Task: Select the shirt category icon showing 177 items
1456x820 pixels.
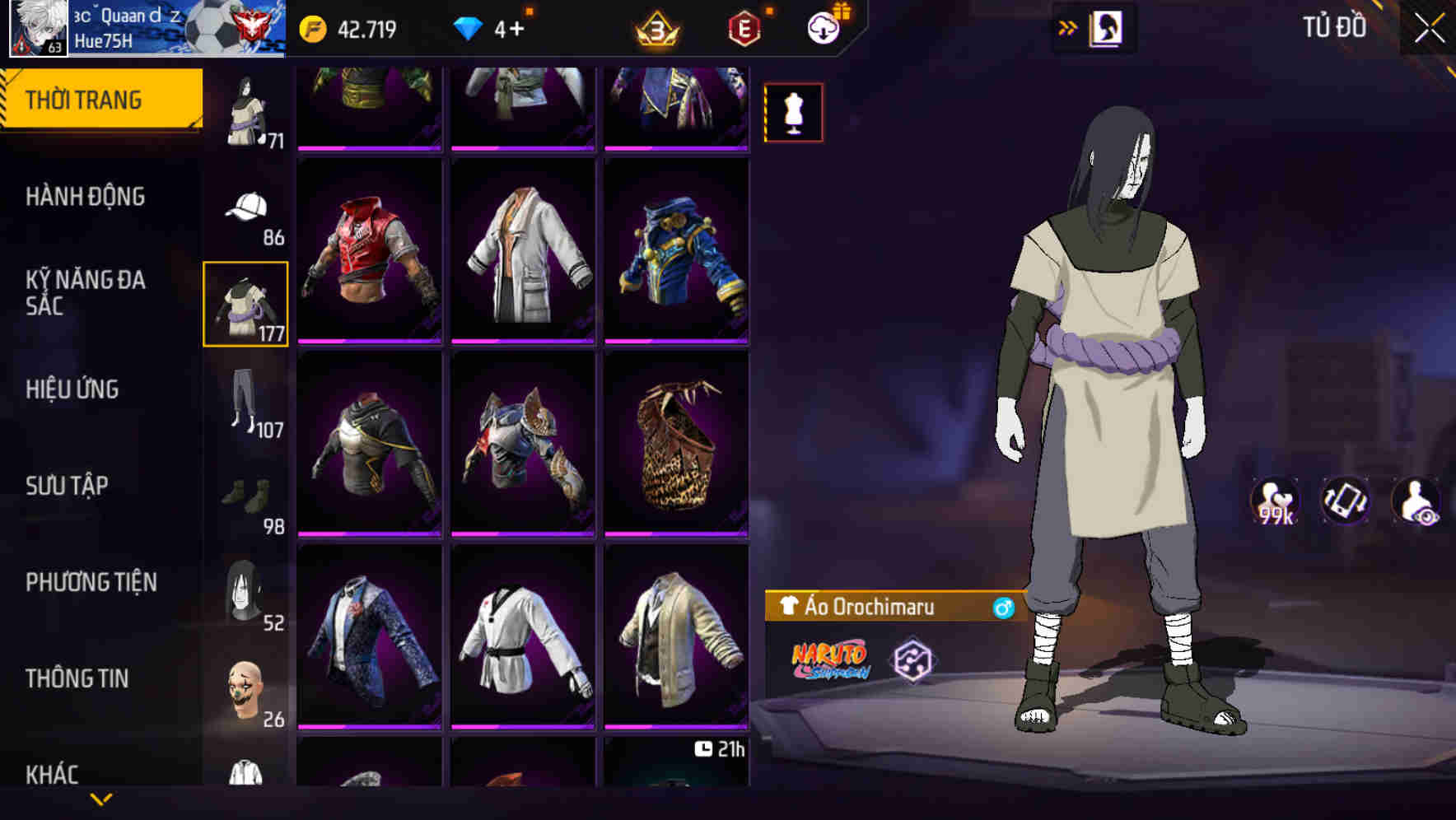Action: point(245,305)
